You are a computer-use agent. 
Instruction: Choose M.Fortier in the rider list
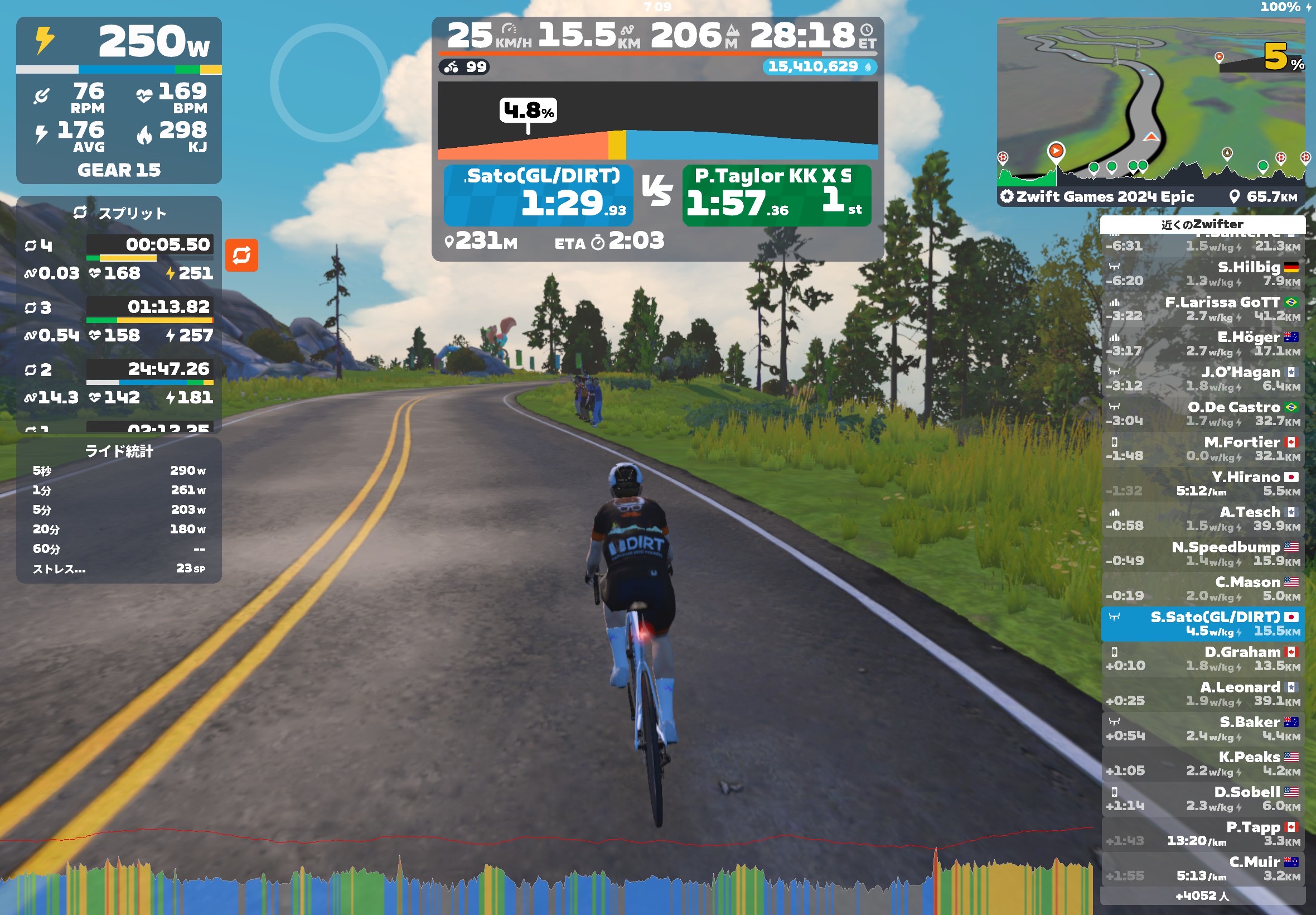1202,449
